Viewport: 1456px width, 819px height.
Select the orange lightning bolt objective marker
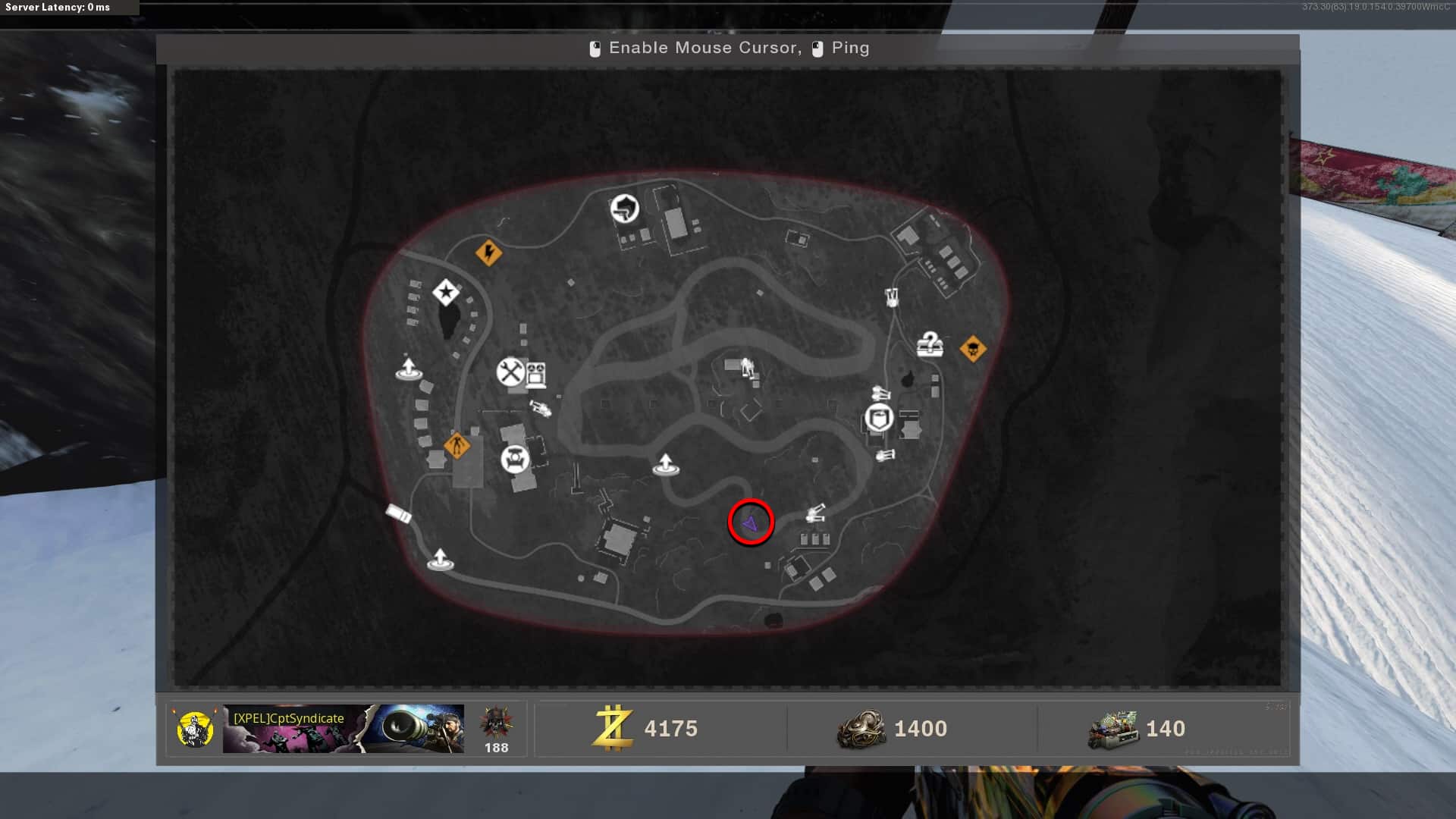[488, 252]
